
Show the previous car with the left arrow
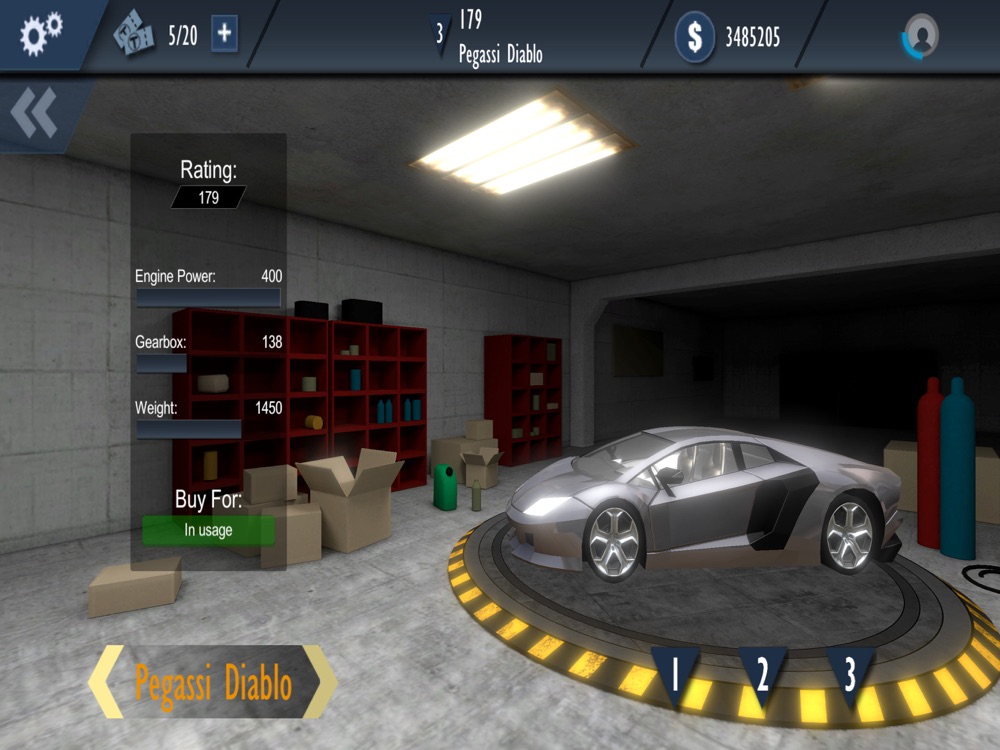point(105,682)
